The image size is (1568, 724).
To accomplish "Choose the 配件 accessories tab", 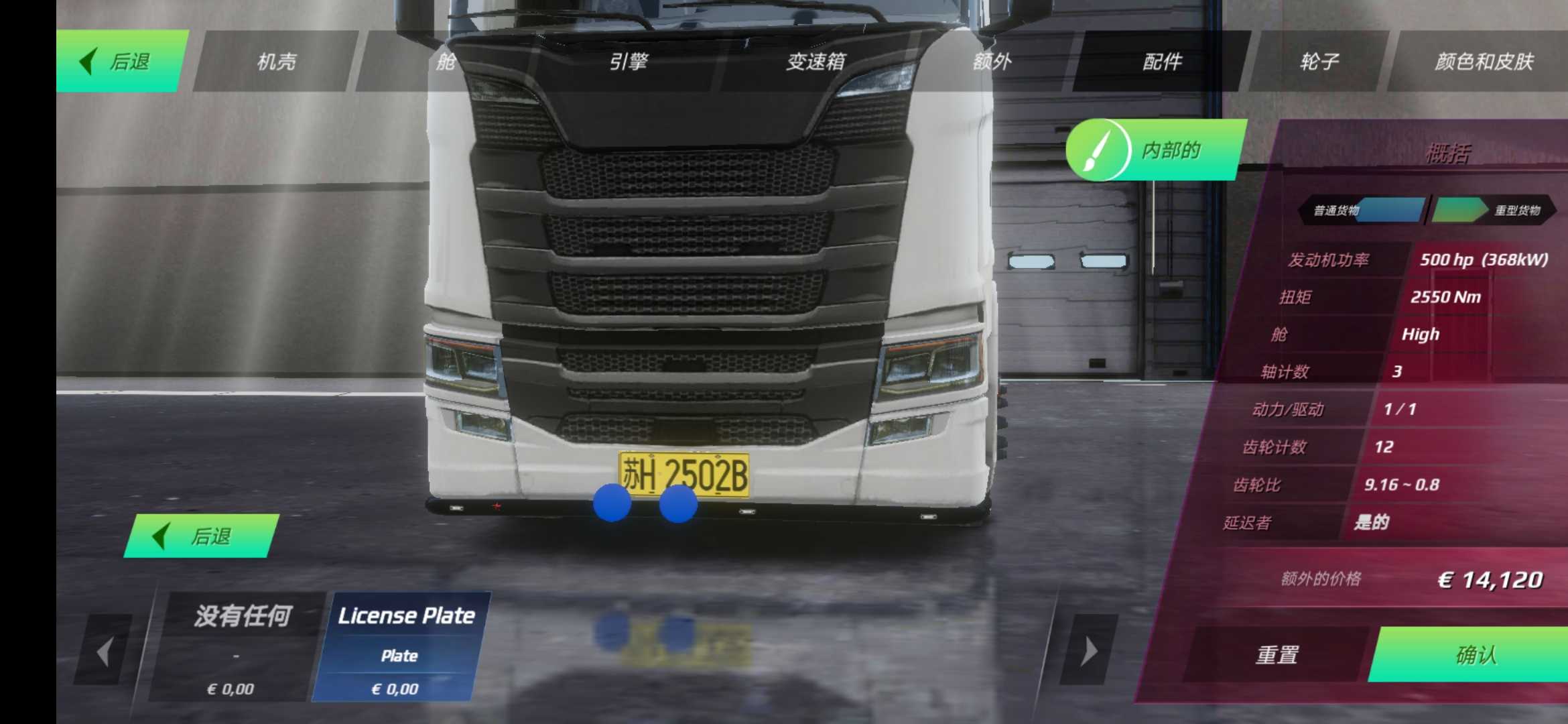I will coord(1162,62).
